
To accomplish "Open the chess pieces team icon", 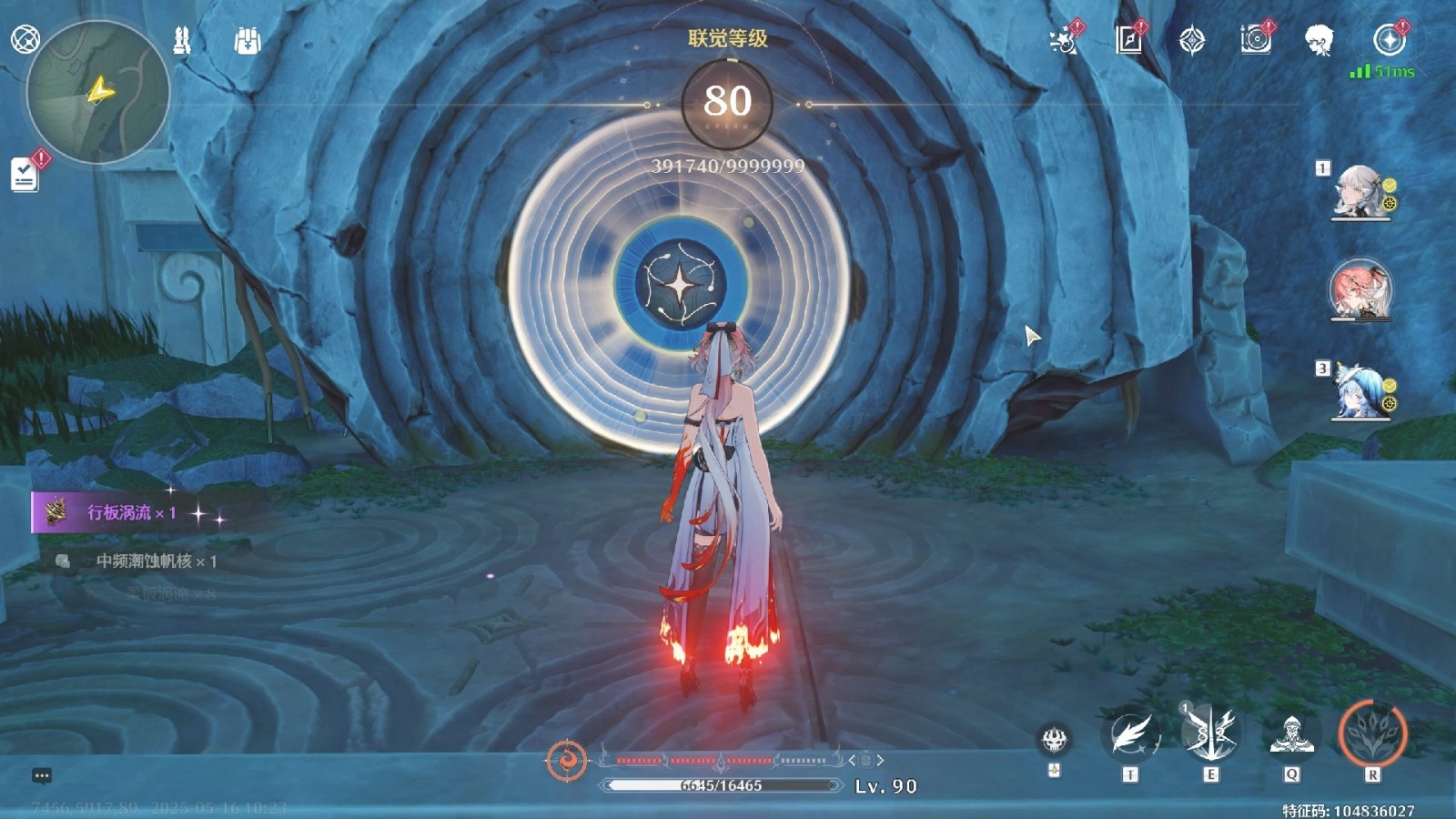I will point(182,40).
